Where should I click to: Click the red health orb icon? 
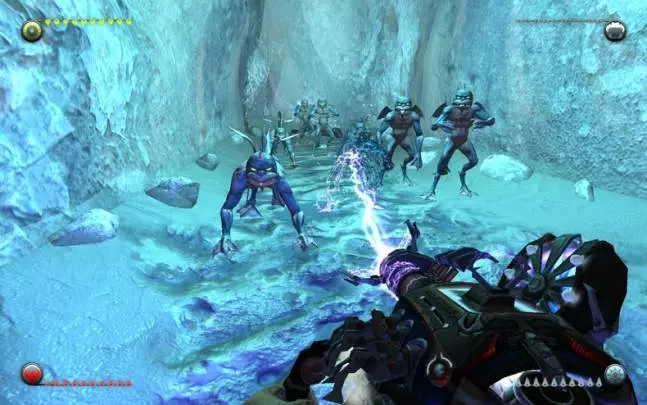[x=31, y=375]
